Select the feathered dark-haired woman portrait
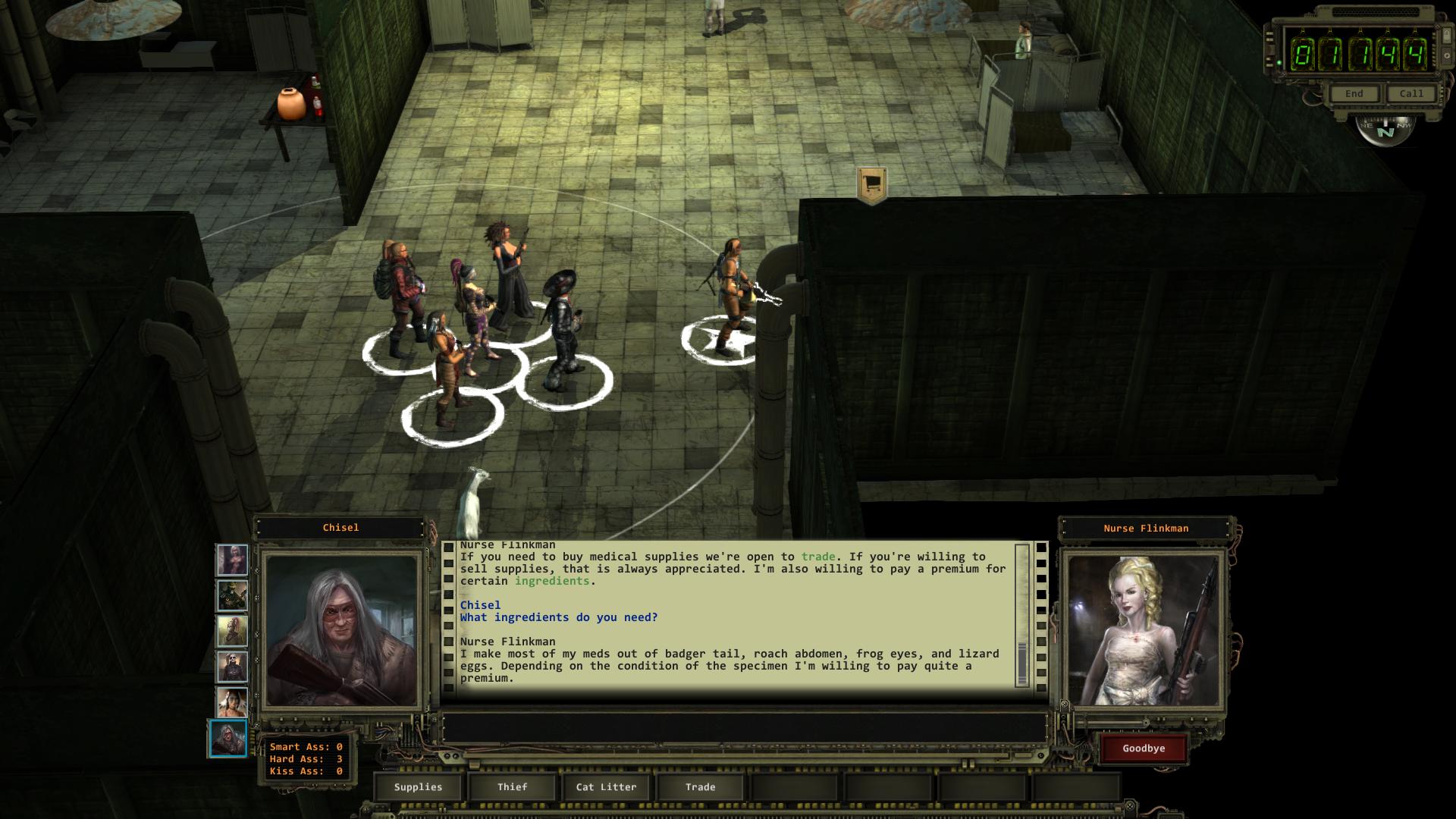This screenshot has height=819, width=1456. coord(232,701)
